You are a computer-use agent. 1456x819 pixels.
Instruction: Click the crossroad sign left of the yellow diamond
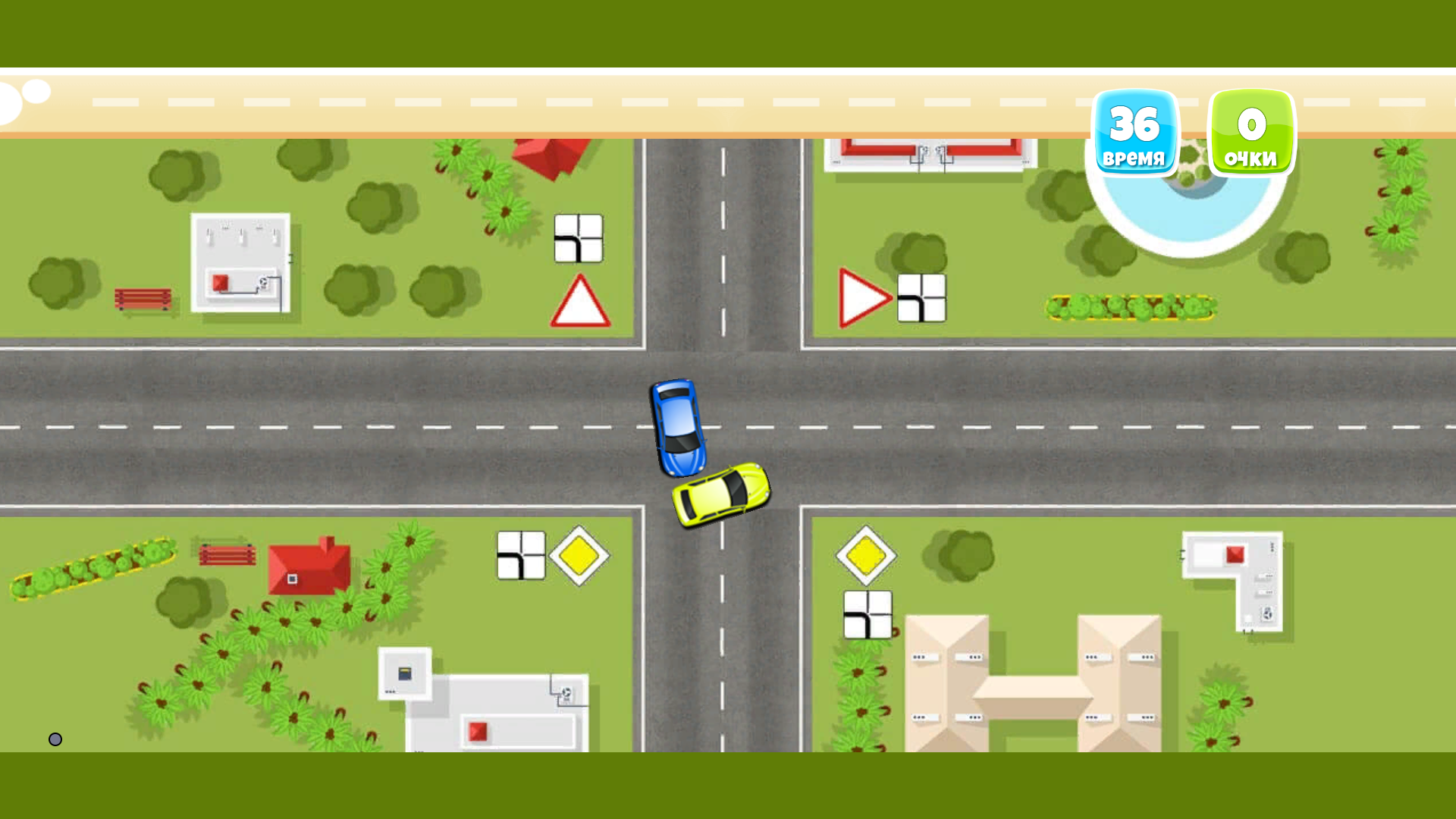tap(521, 554)
